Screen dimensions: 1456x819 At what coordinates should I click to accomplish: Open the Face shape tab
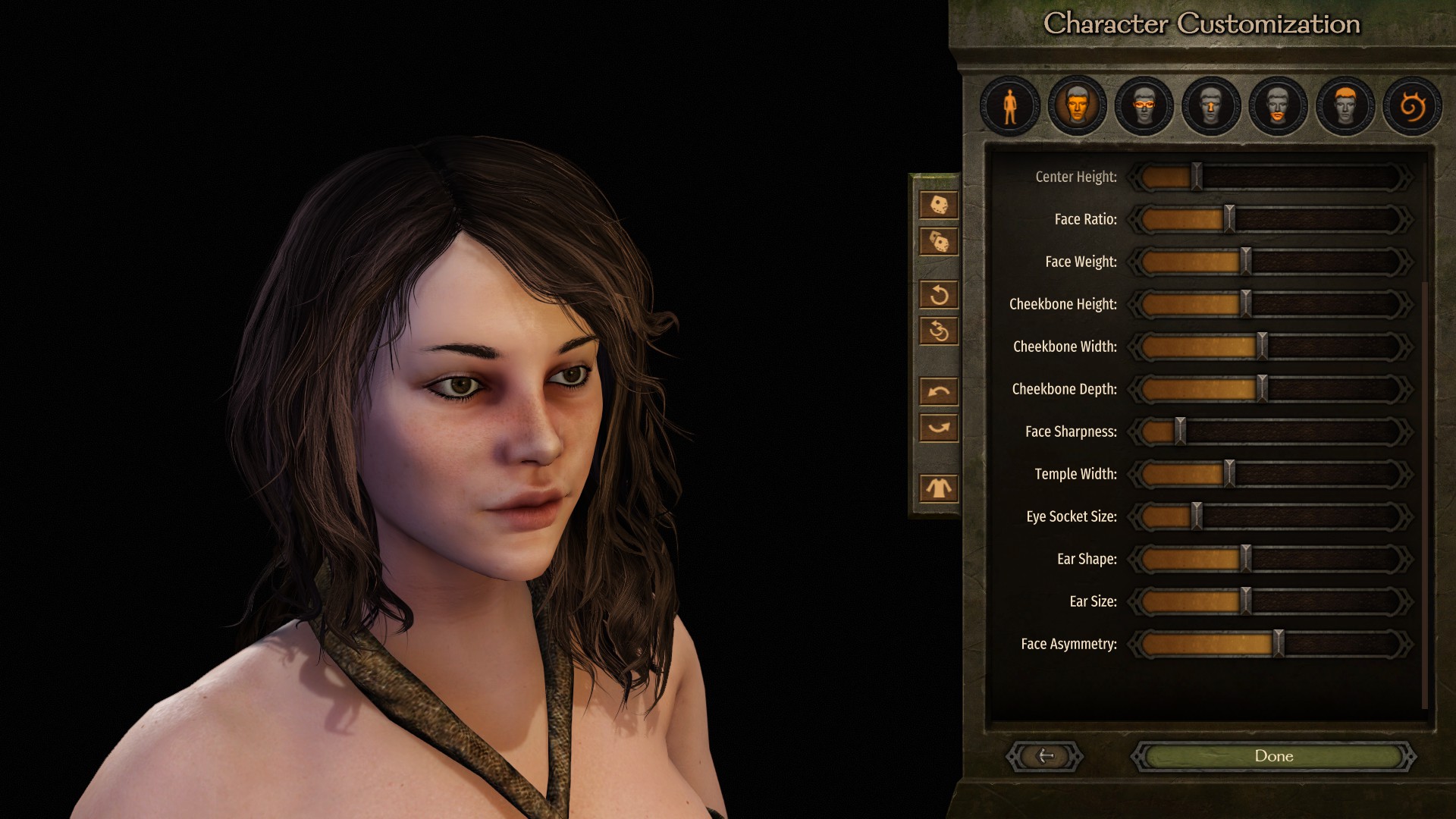(1077, 106)
